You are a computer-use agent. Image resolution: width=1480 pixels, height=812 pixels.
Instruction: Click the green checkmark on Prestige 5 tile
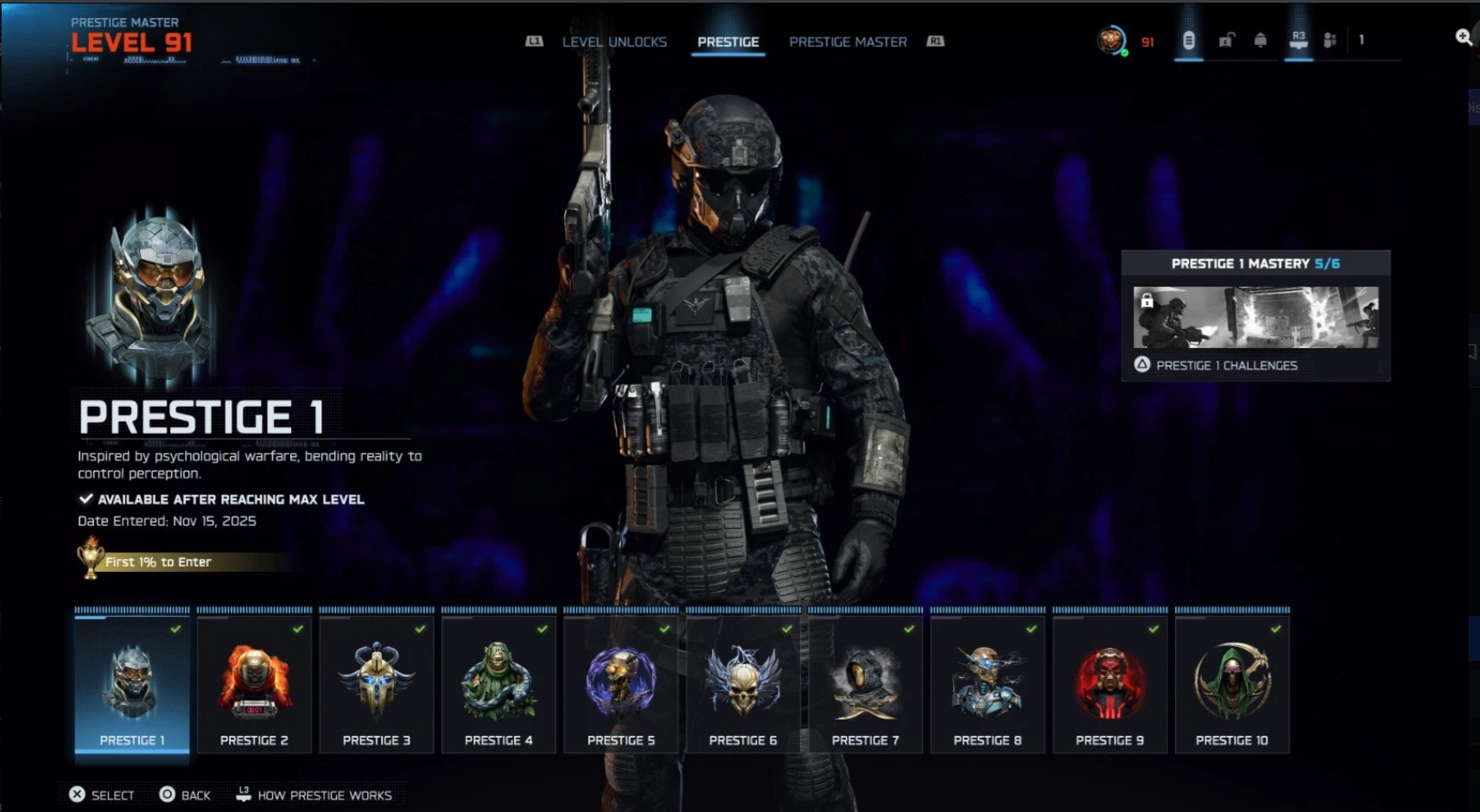[665, 628]
